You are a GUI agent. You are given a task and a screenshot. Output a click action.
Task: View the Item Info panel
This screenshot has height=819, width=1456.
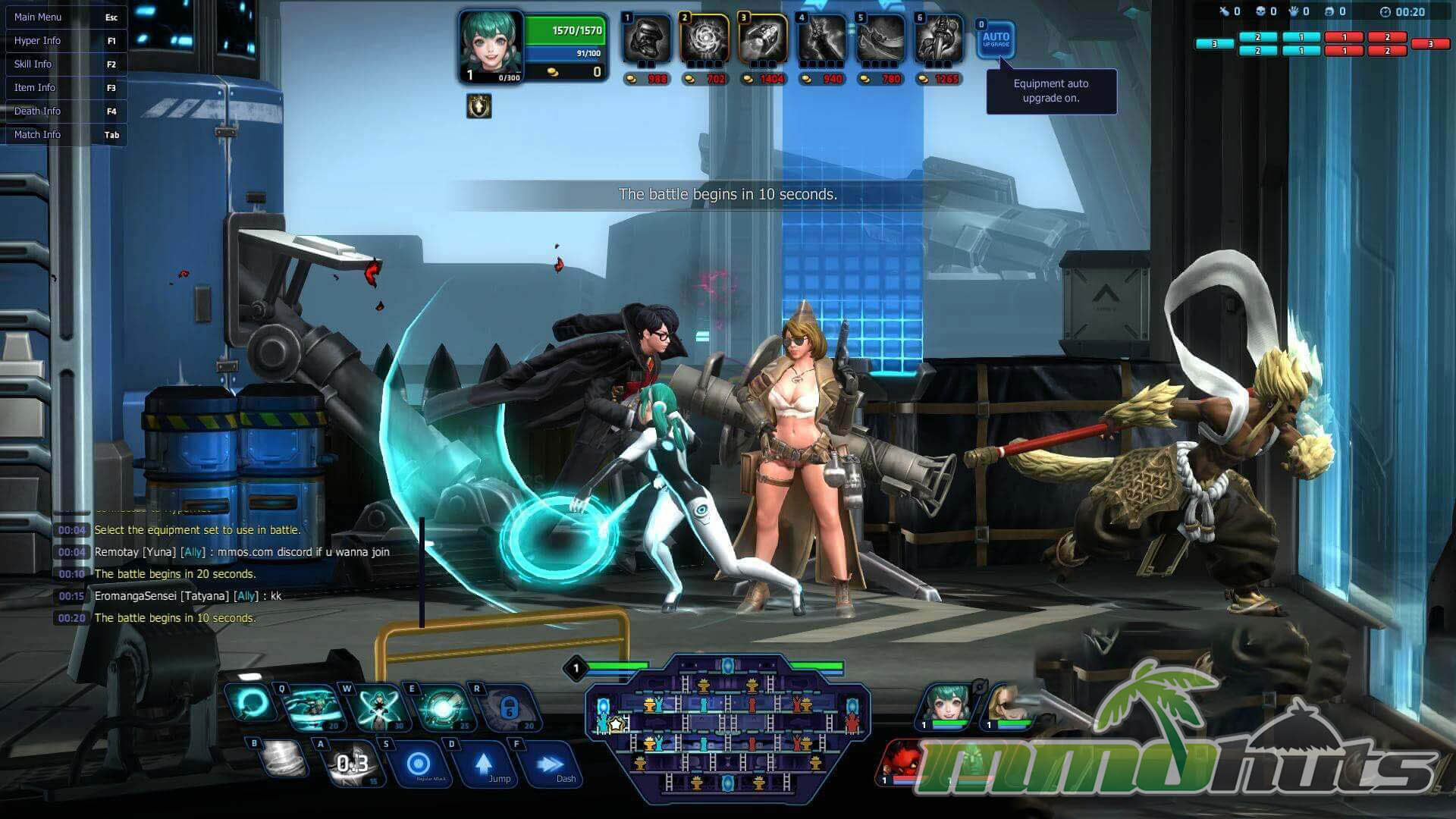pyautogui.click(x=64, y=87)
